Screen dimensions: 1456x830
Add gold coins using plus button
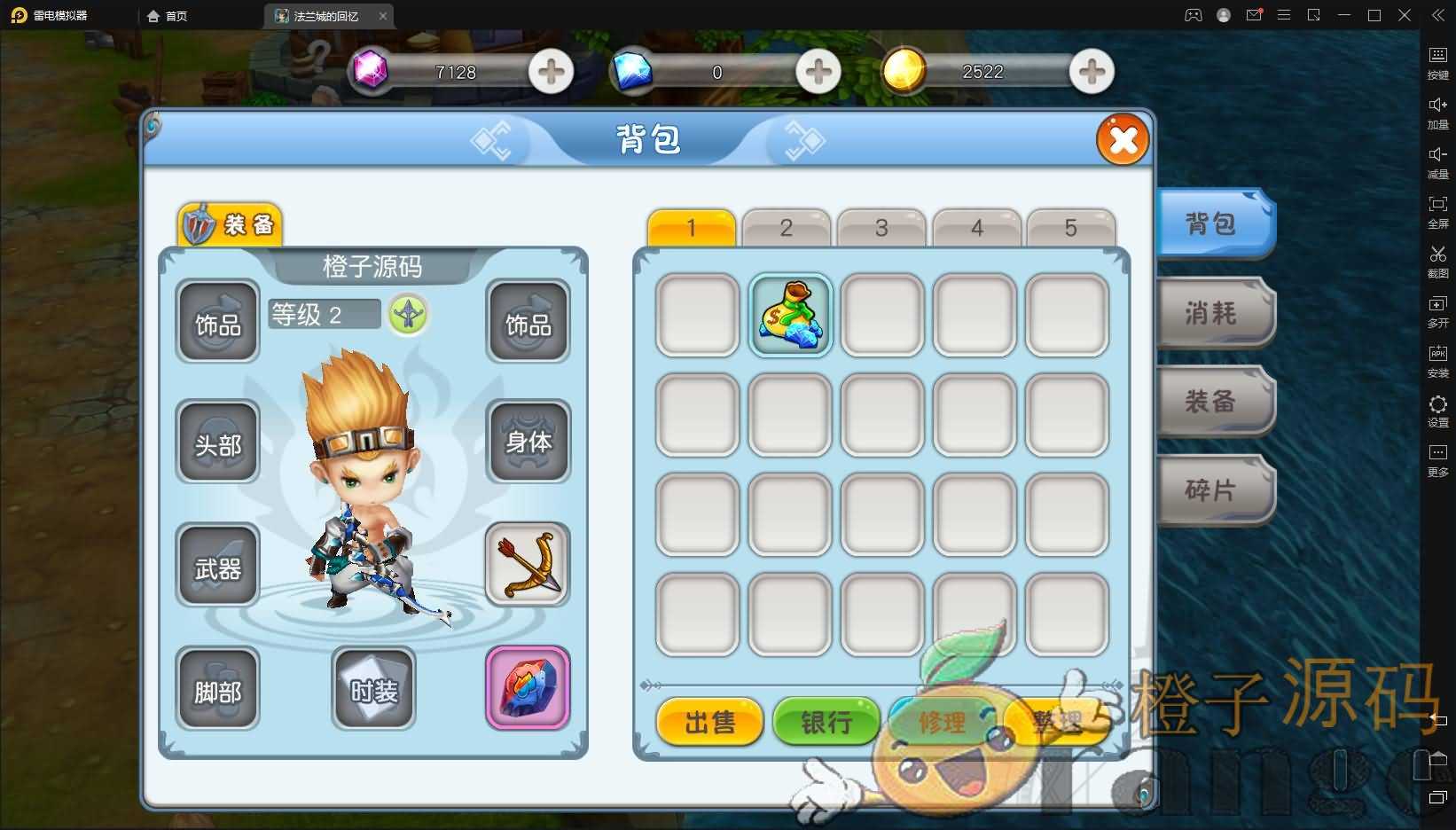[1092, 72]
